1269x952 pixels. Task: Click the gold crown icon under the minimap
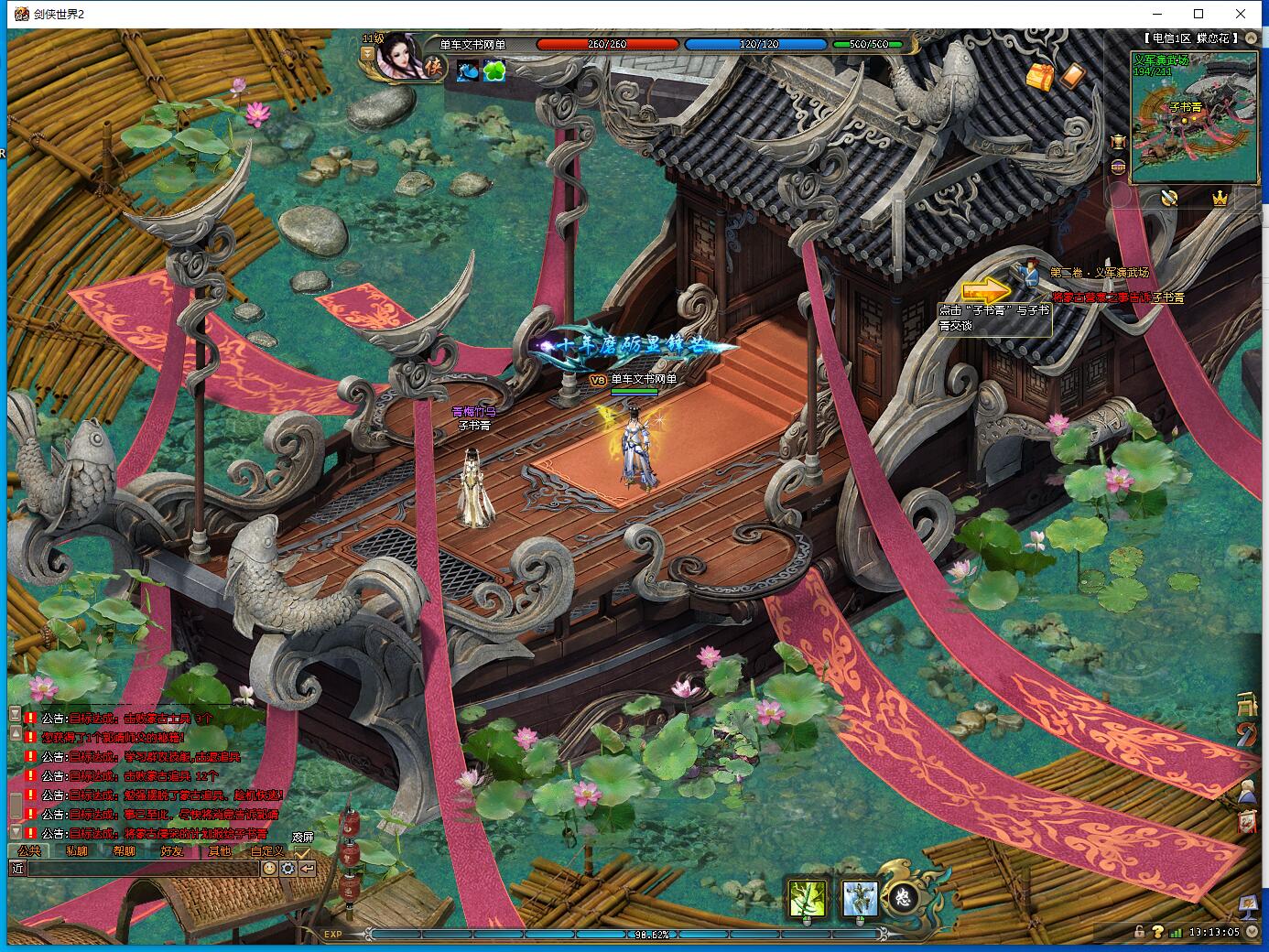[1219, 198]
